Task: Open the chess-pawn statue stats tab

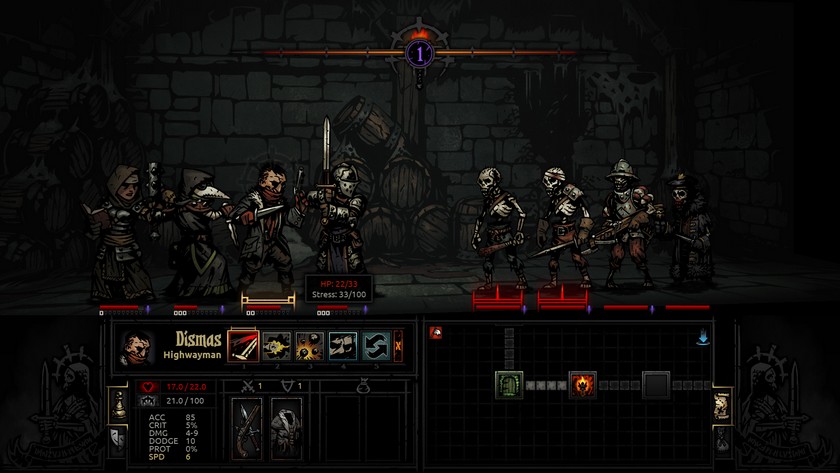Action: point(118,403)
